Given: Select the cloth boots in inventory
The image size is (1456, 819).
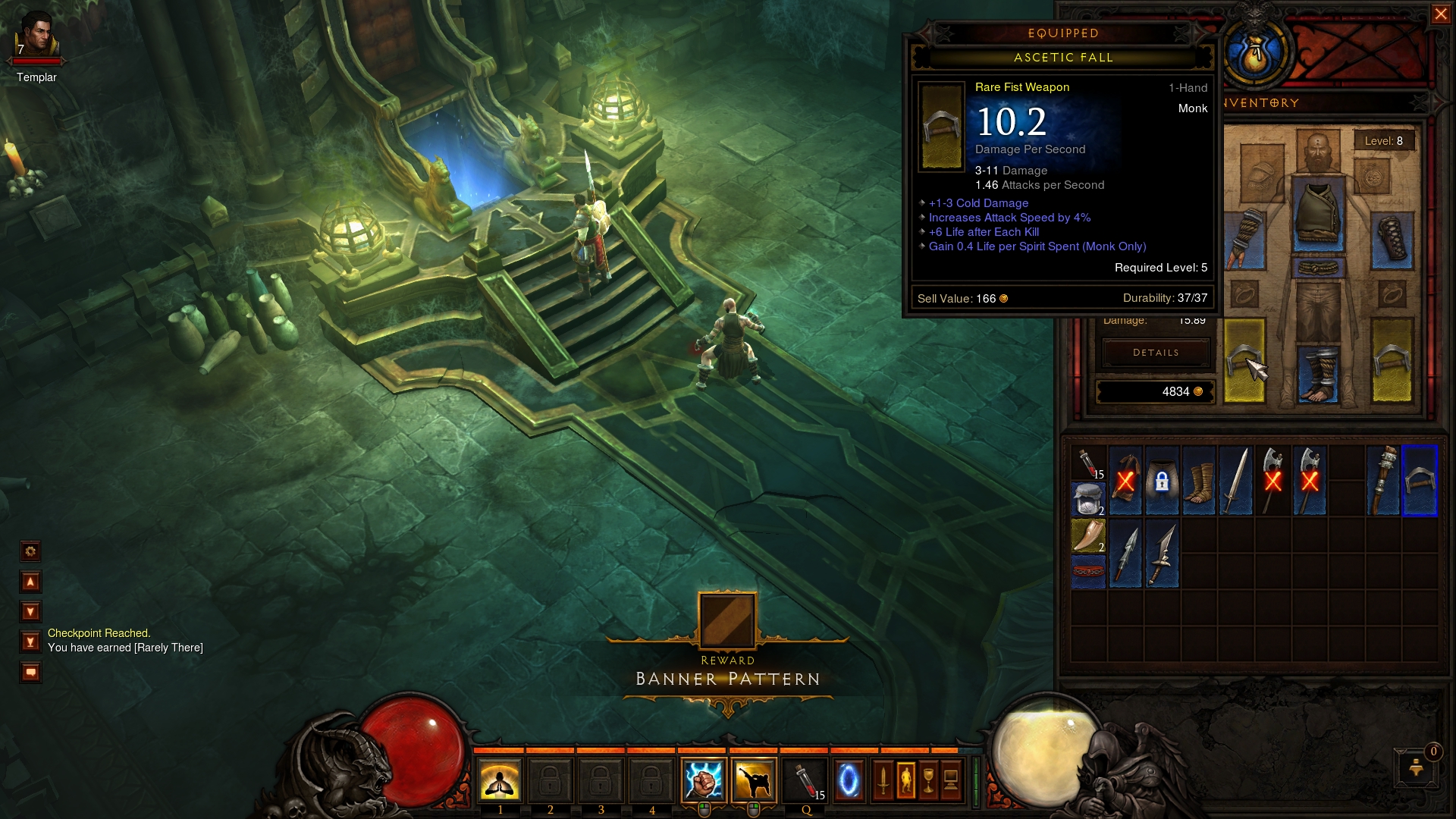Looking at the screenshot, I should point(1199,482).
